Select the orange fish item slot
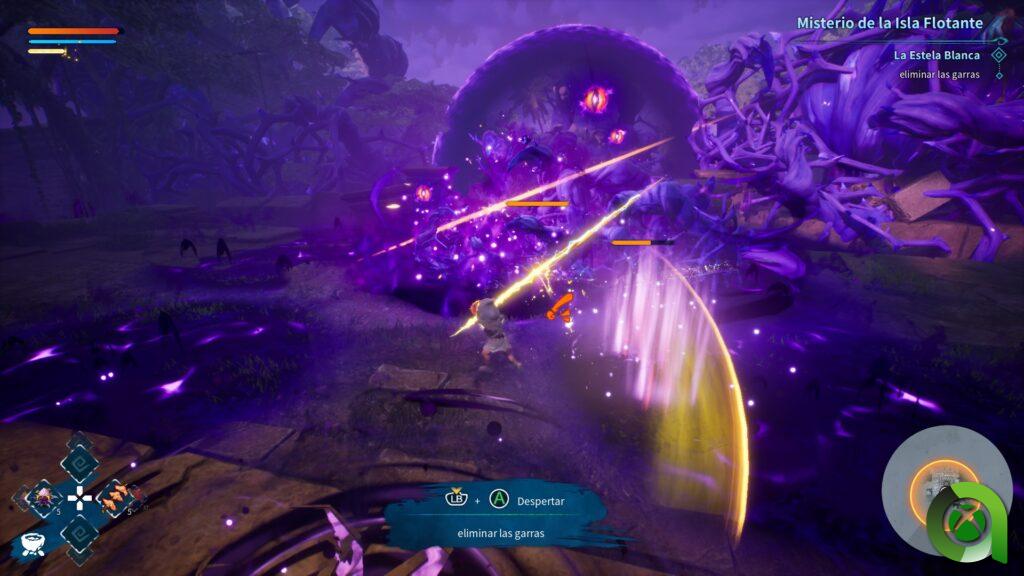Screen dimensions: 1024x576 [114, 497]
